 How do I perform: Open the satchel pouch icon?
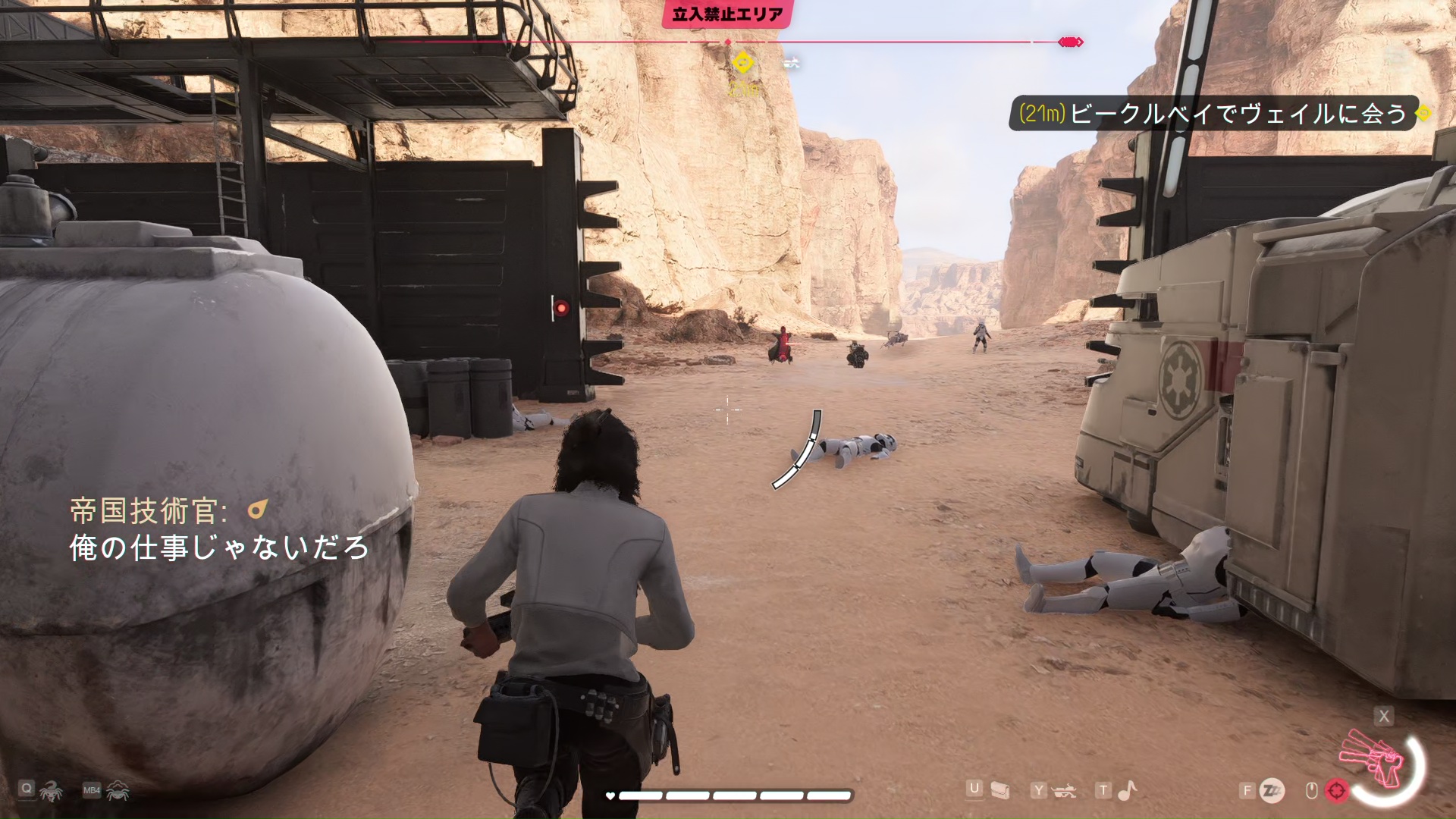1000,791
